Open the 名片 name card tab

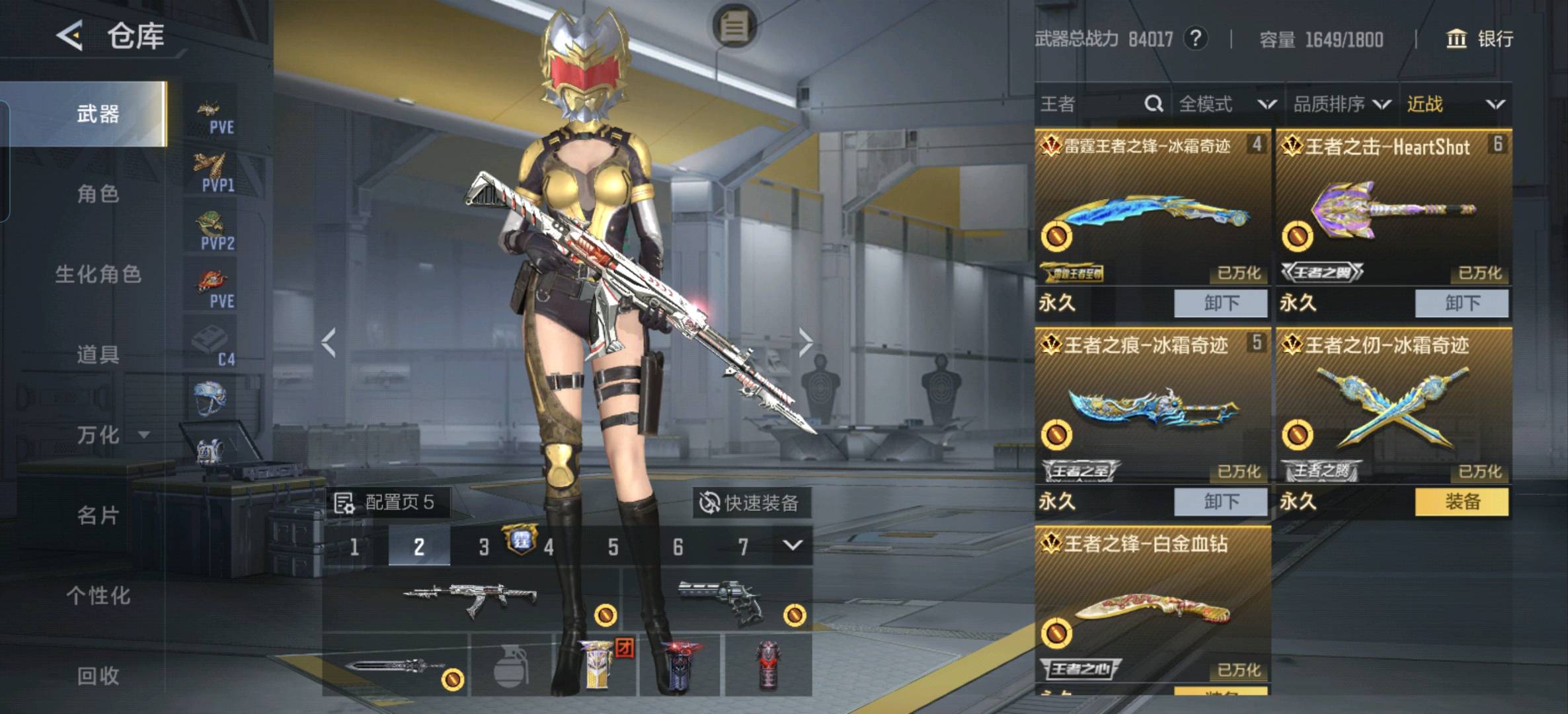98,516
